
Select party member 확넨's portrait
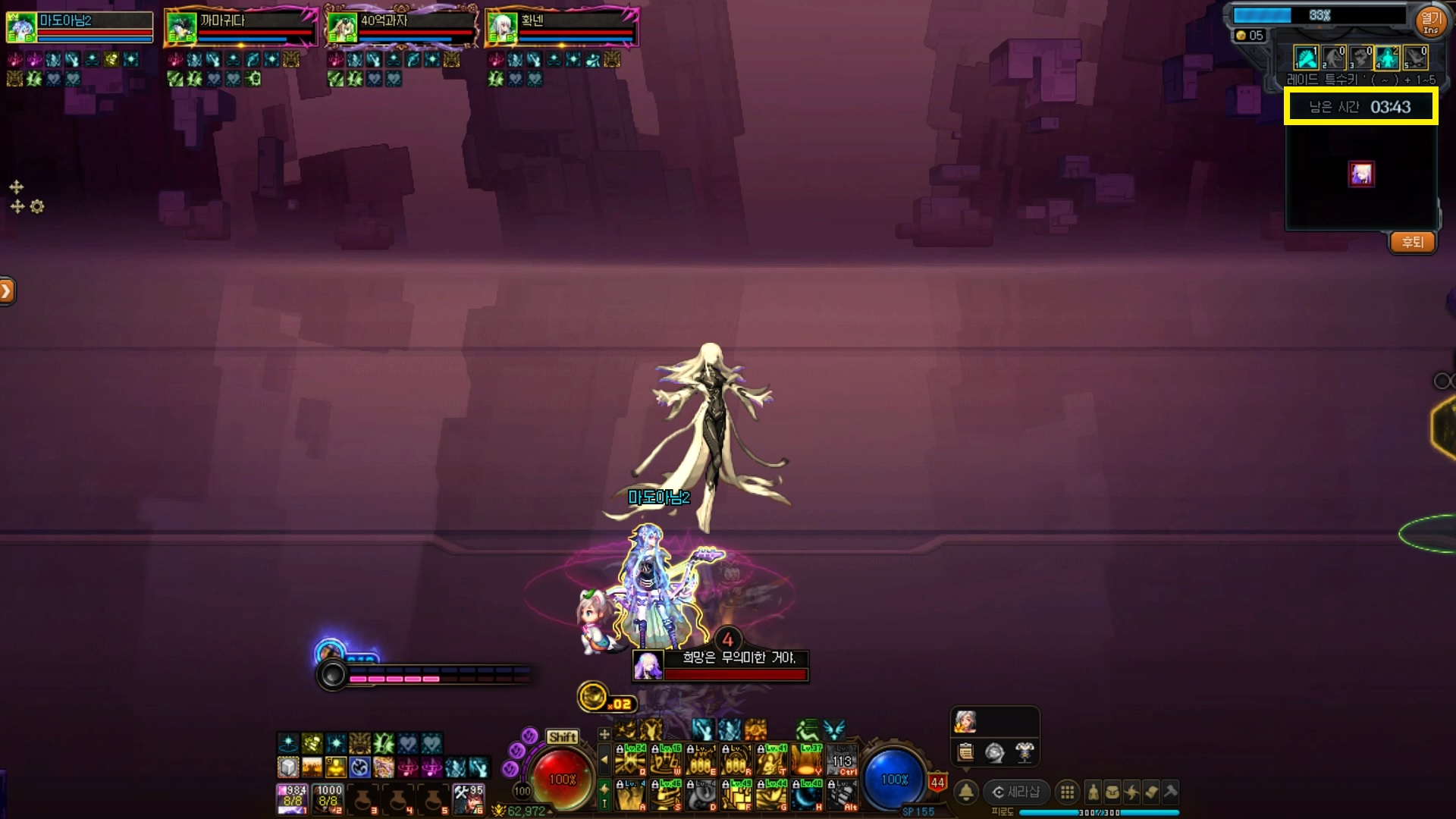click(x=502, y=28)
